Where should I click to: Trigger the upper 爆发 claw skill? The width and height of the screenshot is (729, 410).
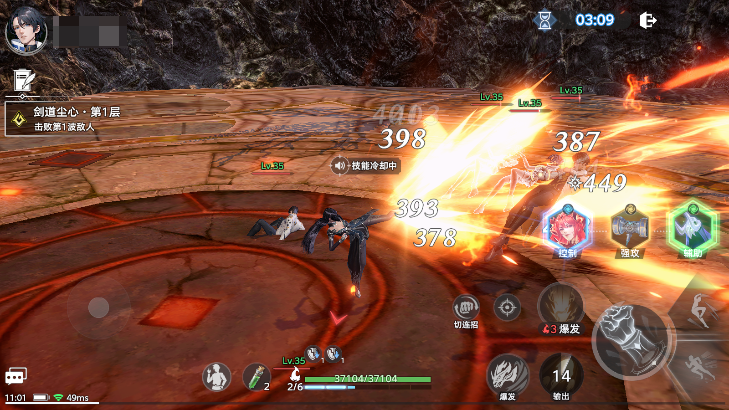click(x=561, y=305)
